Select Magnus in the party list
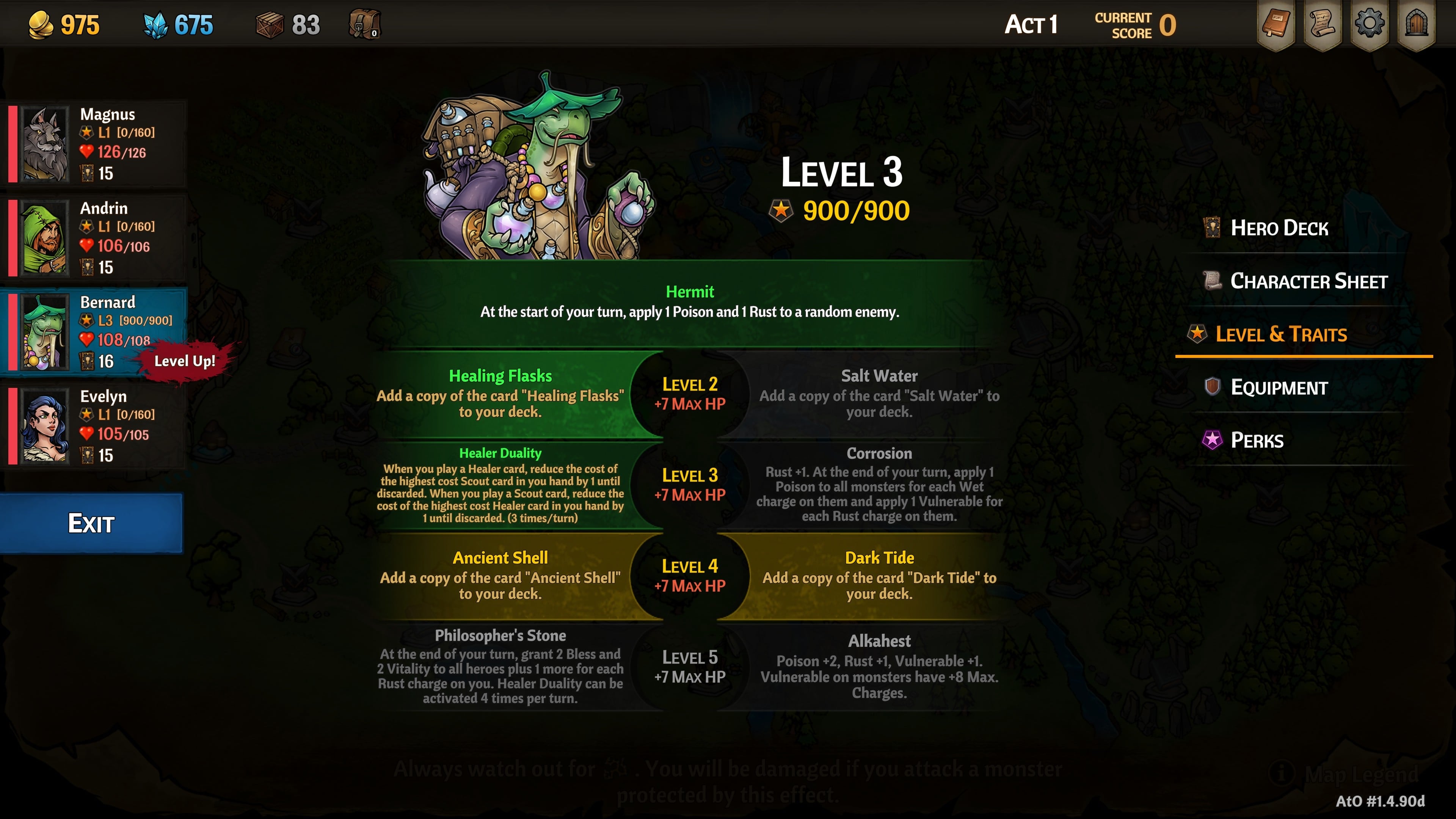The width and height of the screenshot is (1456, 819). [x=96, y=144]
